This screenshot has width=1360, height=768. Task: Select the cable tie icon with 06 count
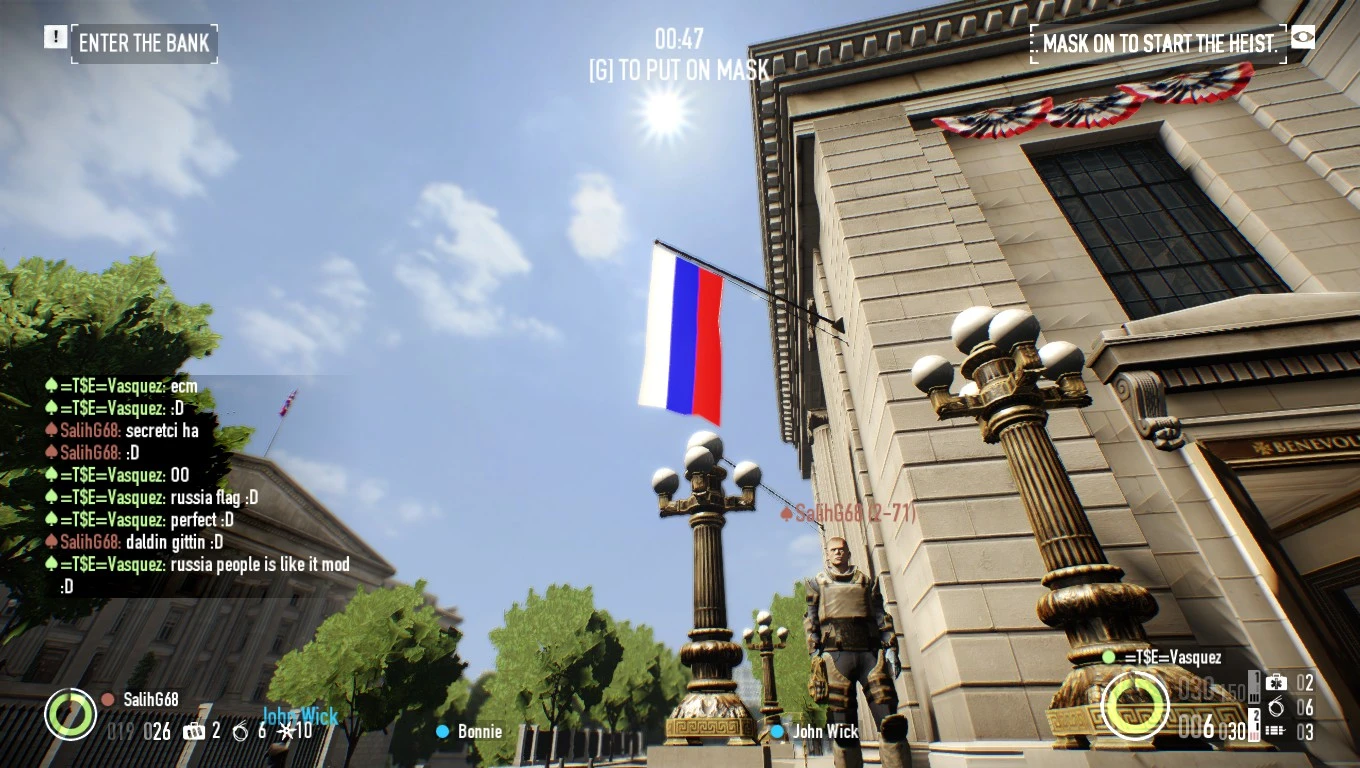click(1276, 707)
